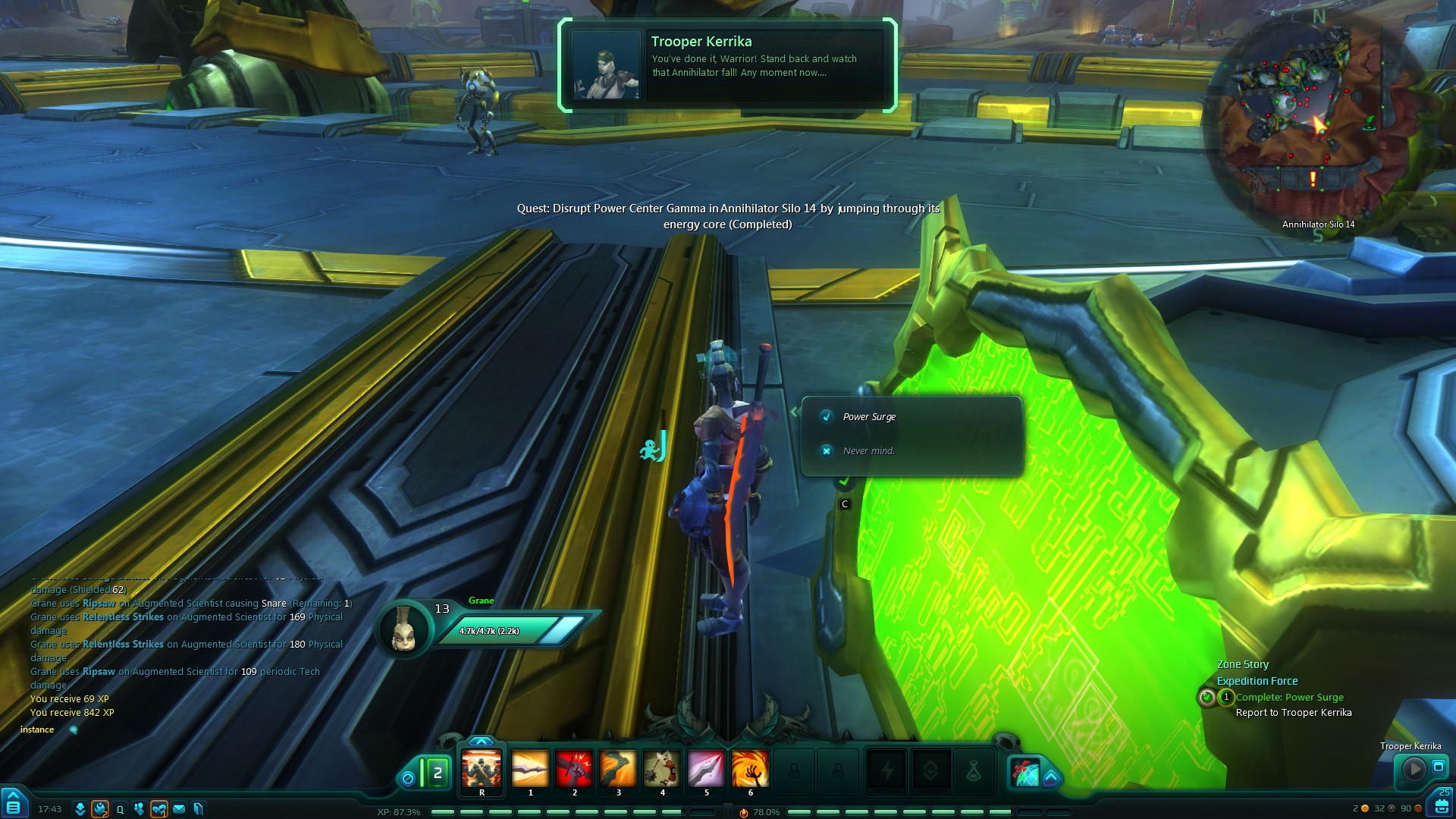Viewport: 1456px width, 819px height.
Task: Activate the bloody blade slash ability in slot 5
Action: coord(706,770)
